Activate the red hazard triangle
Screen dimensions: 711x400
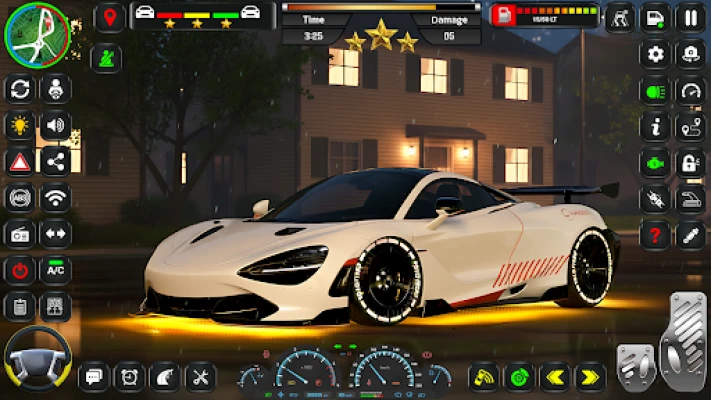coord(19,162)
